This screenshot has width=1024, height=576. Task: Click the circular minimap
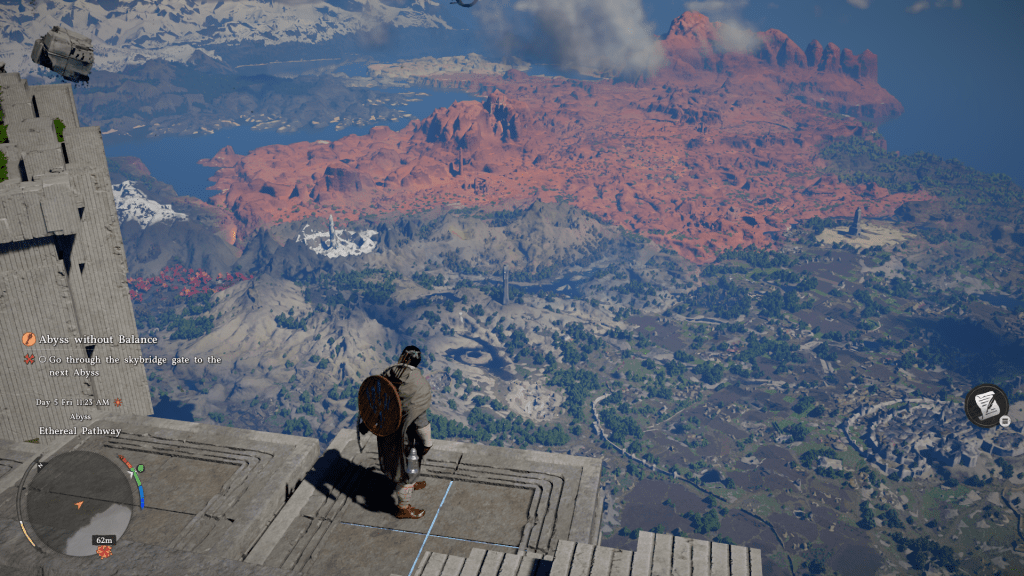81,501
